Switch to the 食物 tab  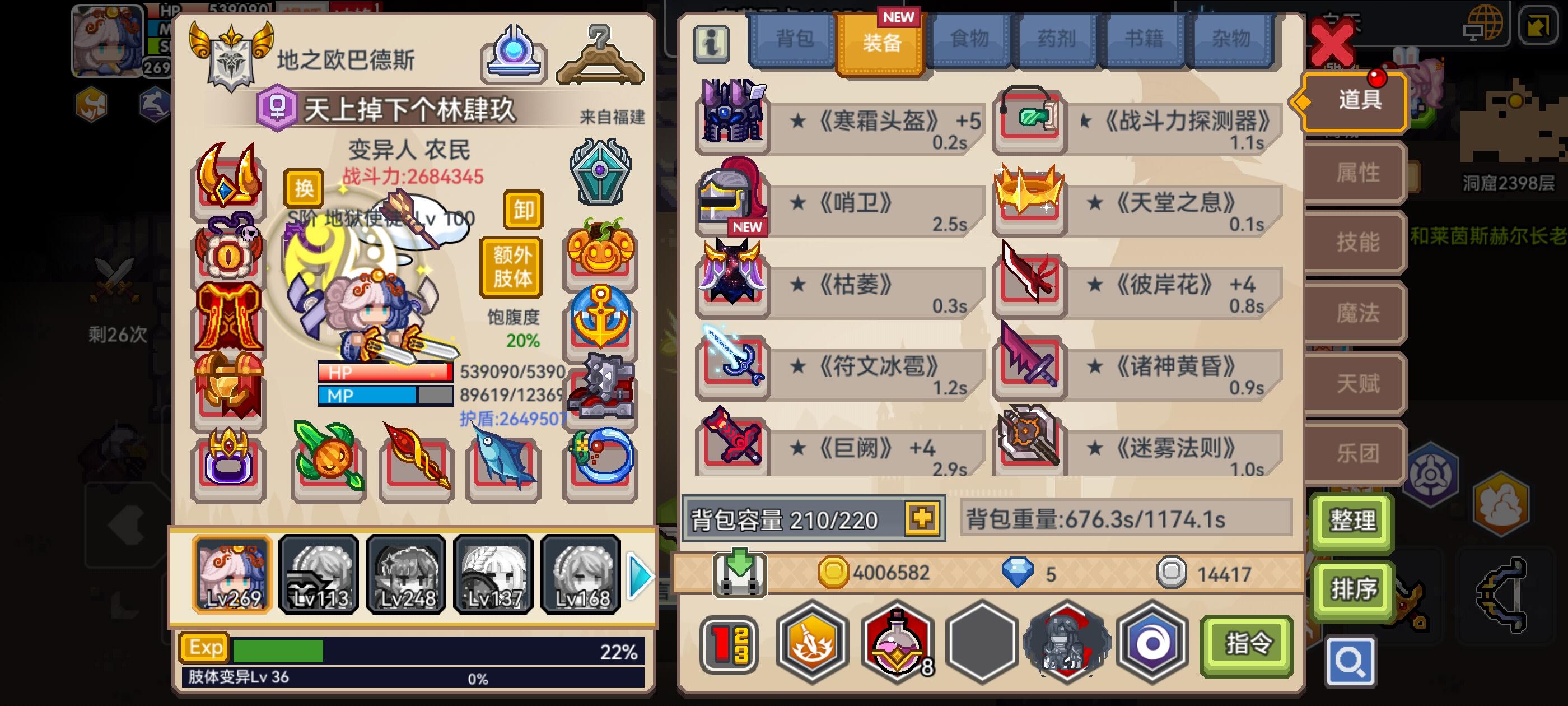pyautogui.click(x=971, y=38)
